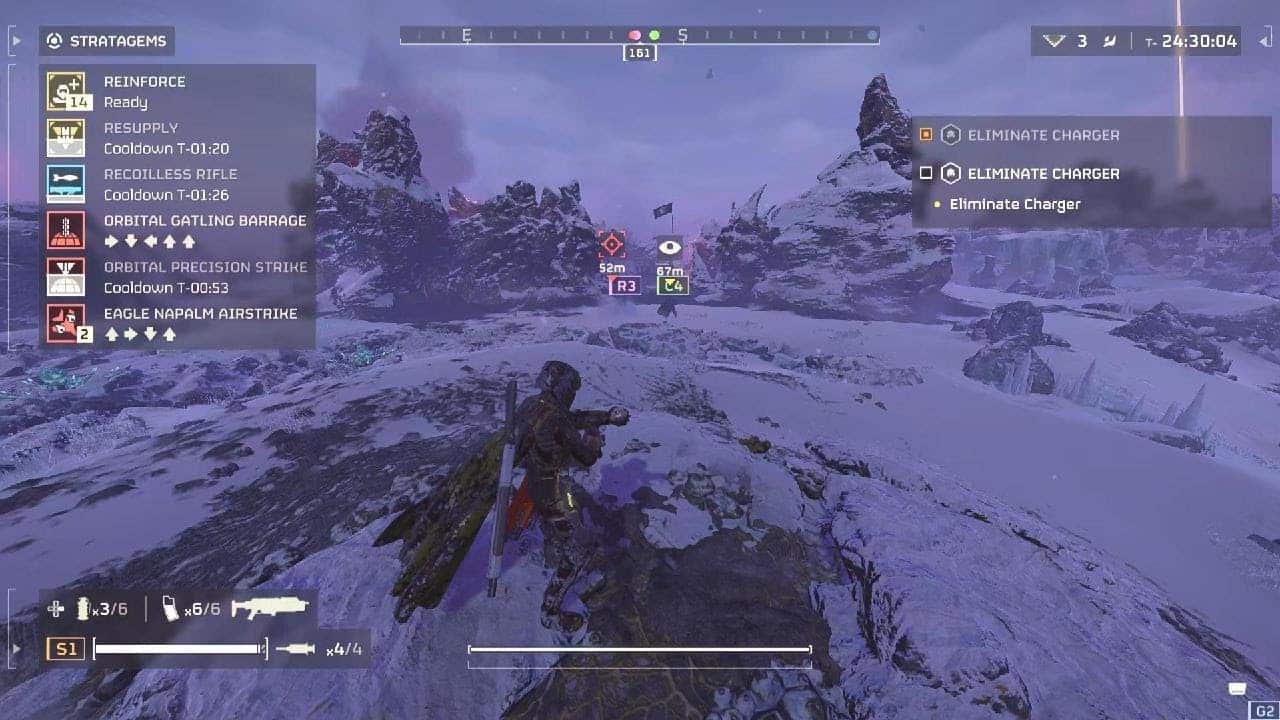Open the STRATAGEMS panel header
Image resolution: width=1280 pixels, height=720 pixels.
(105, 41)
